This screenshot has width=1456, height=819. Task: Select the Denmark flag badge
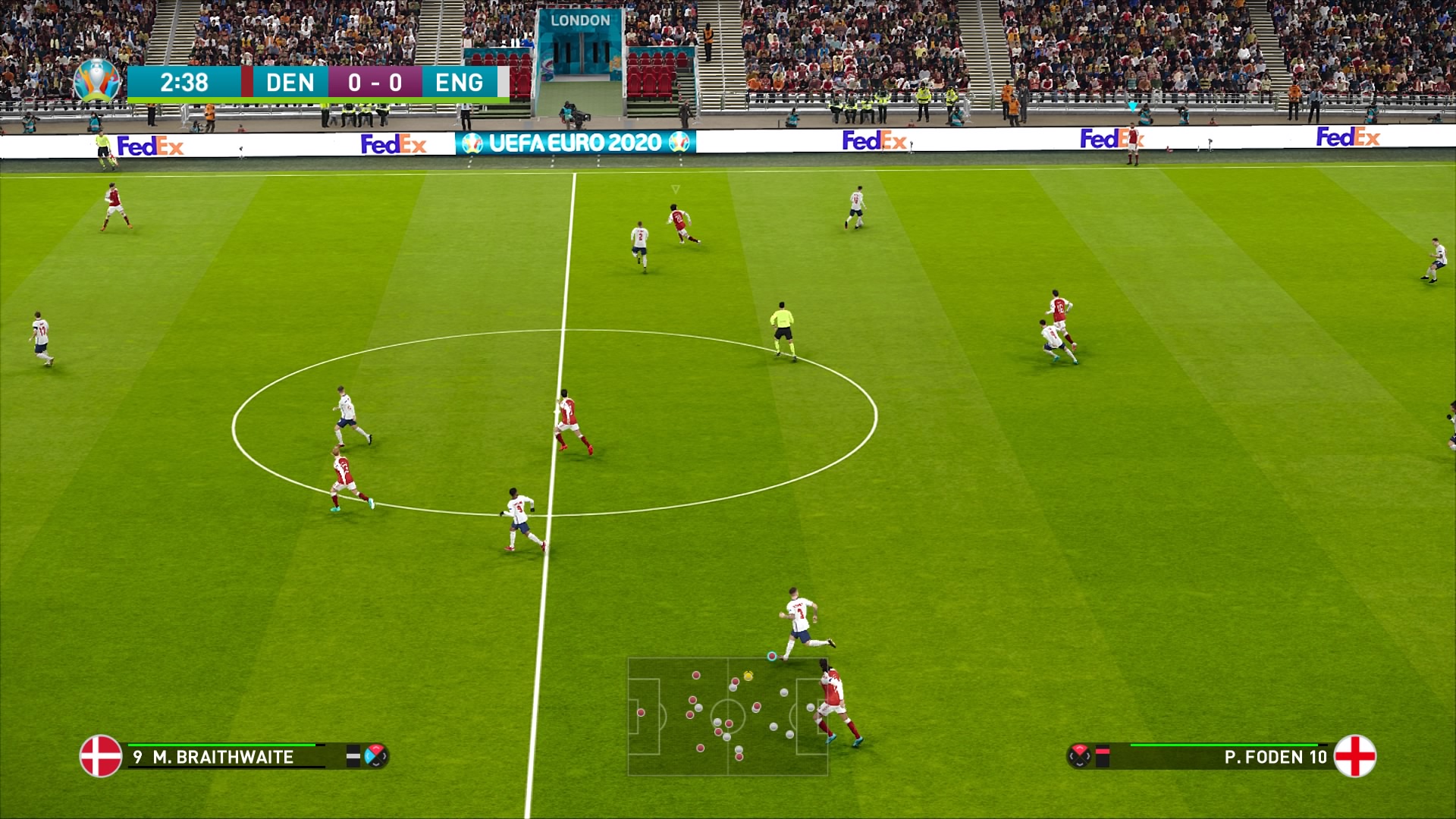tap(101, 756)
